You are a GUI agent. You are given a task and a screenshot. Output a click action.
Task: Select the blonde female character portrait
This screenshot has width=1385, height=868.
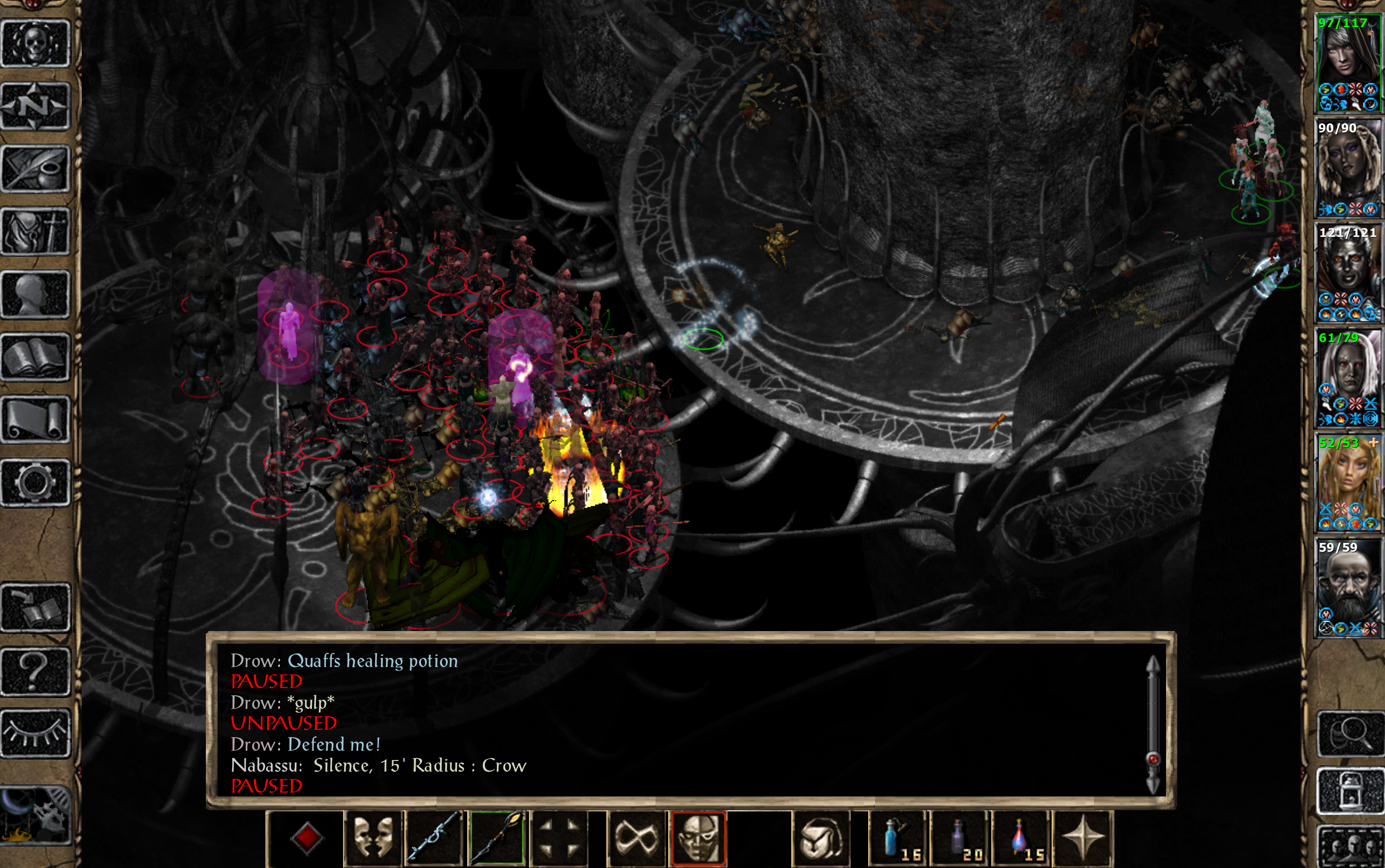click(x=1347, y=483)
